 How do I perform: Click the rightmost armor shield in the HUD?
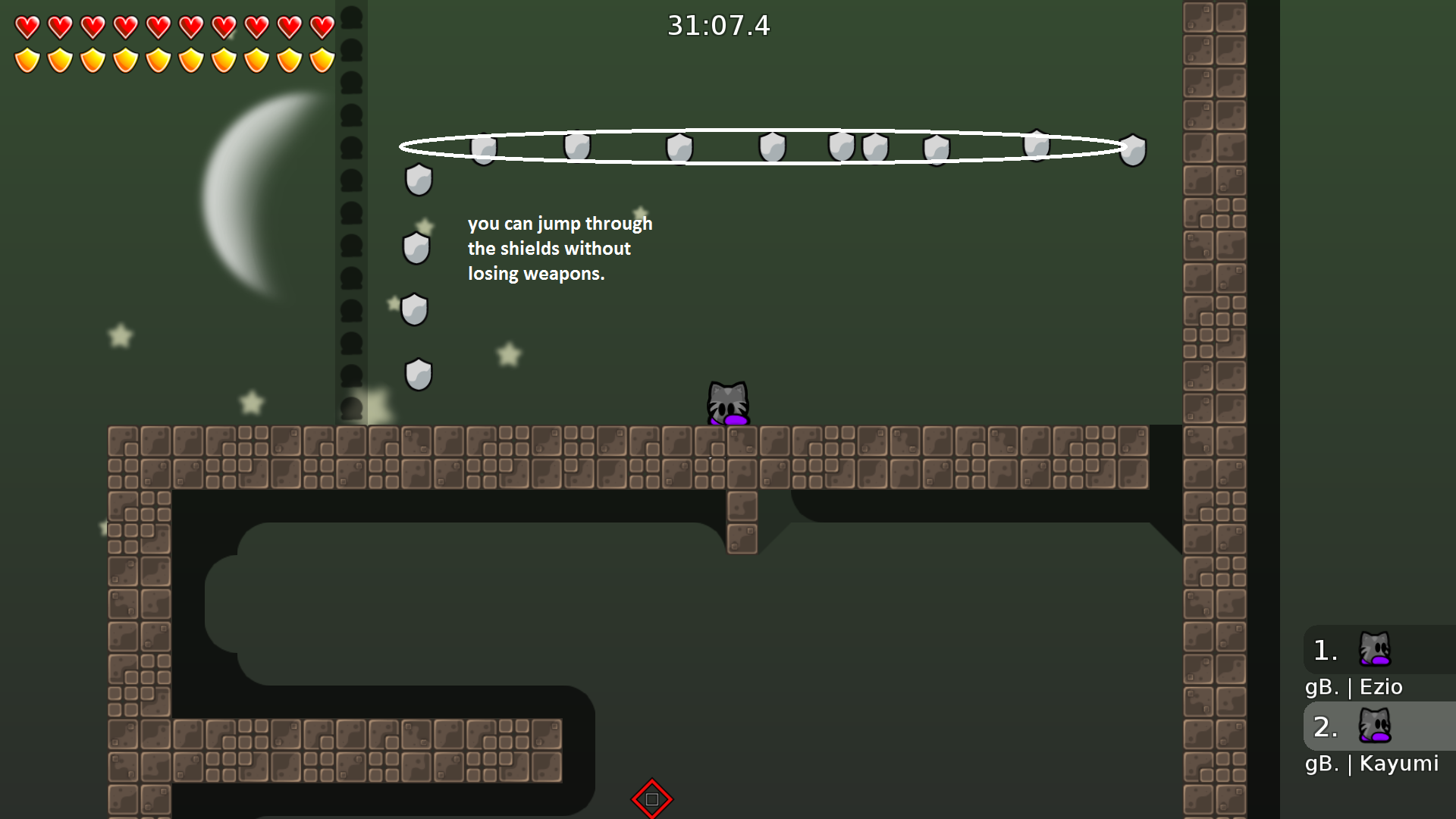coord(322,59)
